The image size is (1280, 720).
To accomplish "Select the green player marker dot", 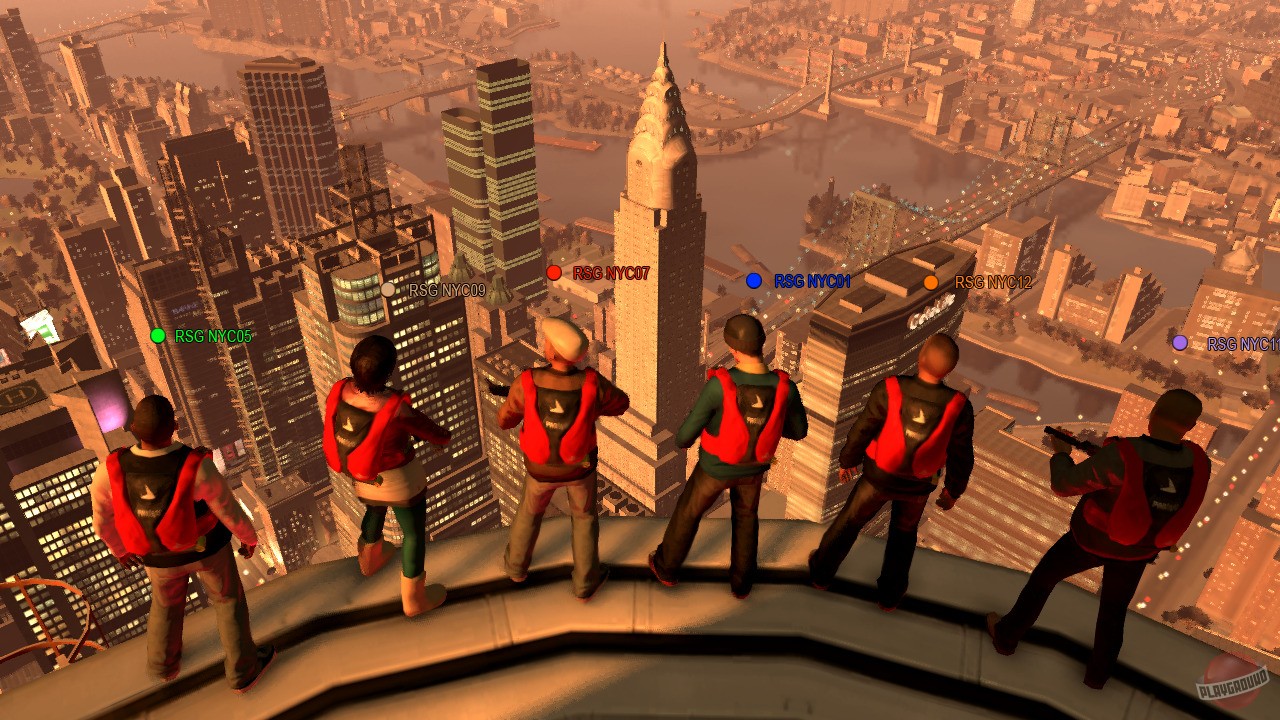I will (x=157, y=333).
